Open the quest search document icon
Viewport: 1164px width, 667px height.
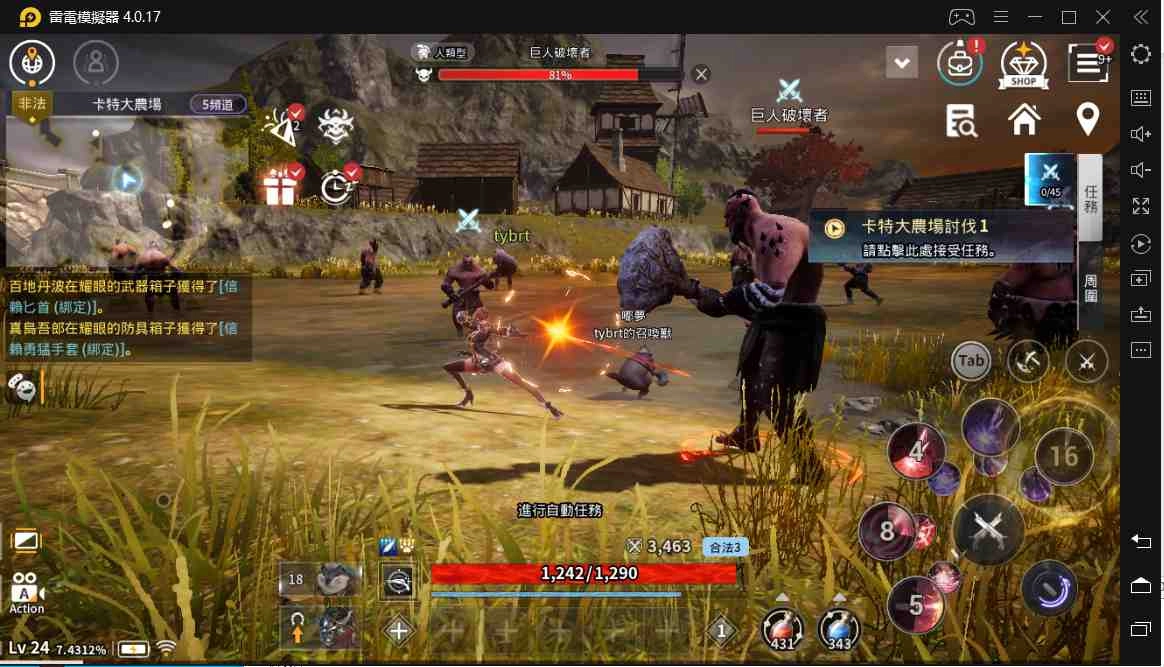961,120
